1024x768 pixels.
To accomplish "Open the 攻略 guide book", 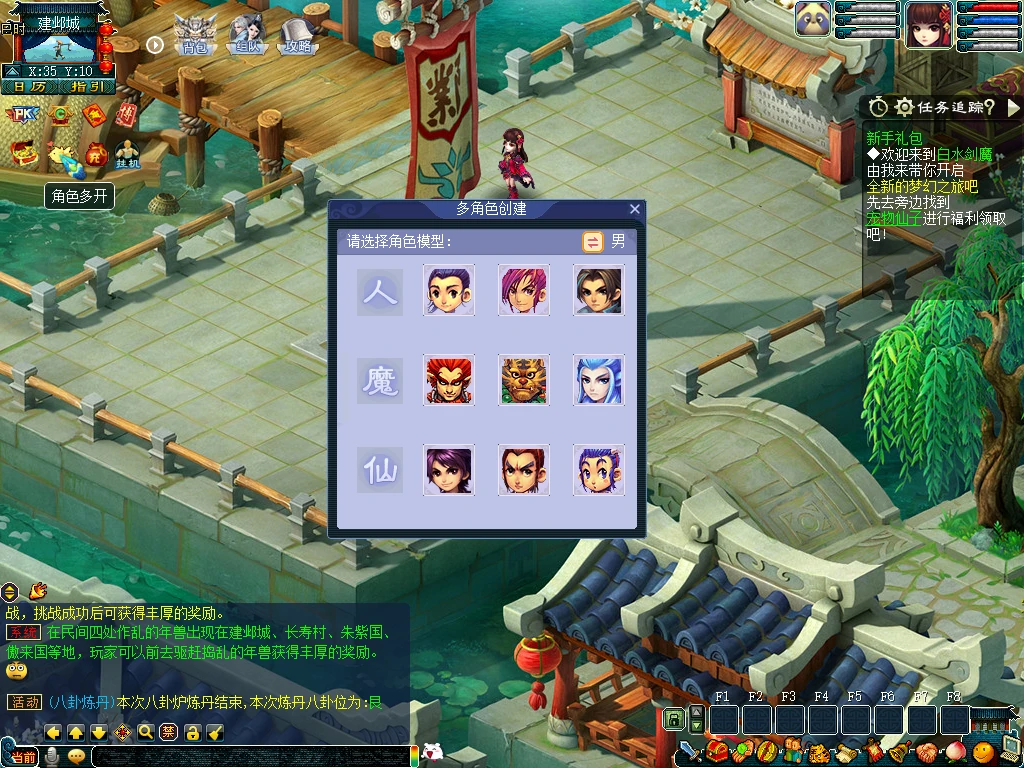I will point(297,37).
